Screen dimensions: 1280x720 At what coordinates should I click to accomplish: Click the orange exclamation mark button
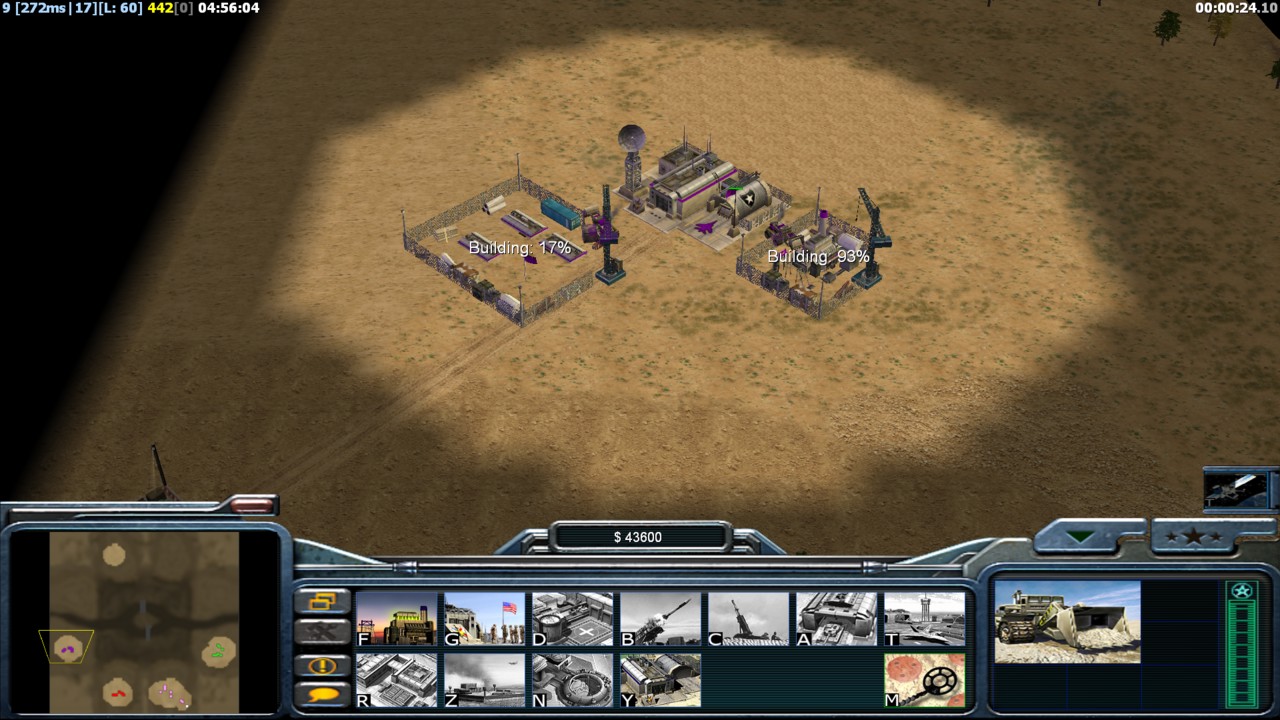[323, 665]
